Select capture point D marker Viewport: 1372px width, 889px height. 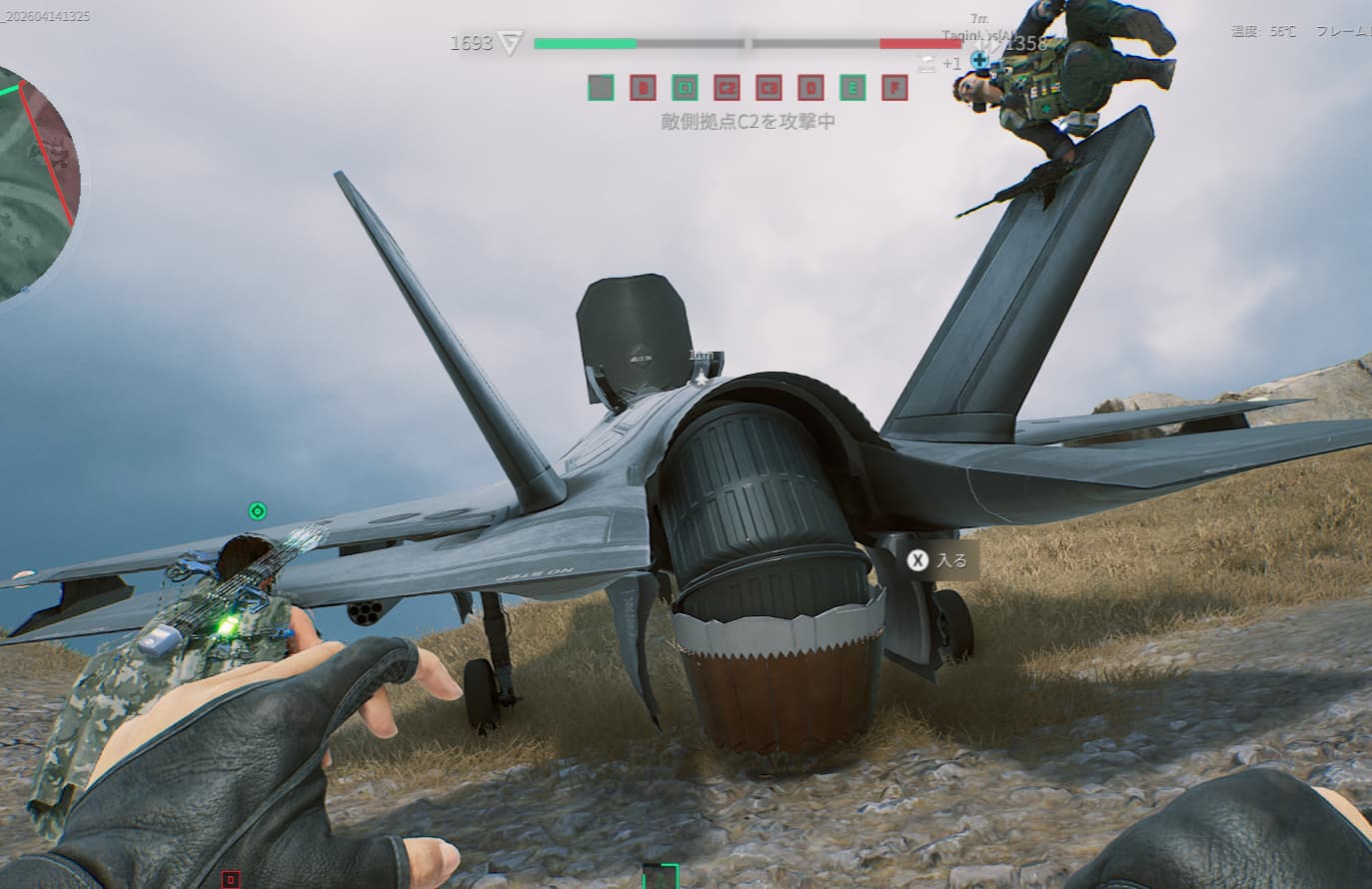click(810, 88)
